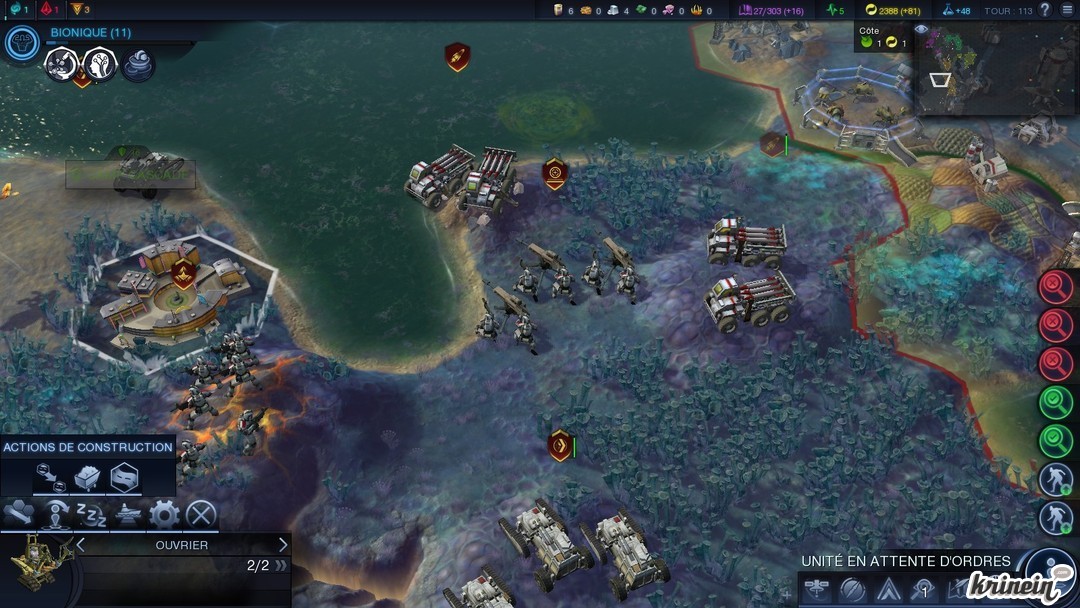Image resolution: width=1080 pixels, height=608 pixels.
Task: Click the minimap in the corner
Action: click(996, 70)
